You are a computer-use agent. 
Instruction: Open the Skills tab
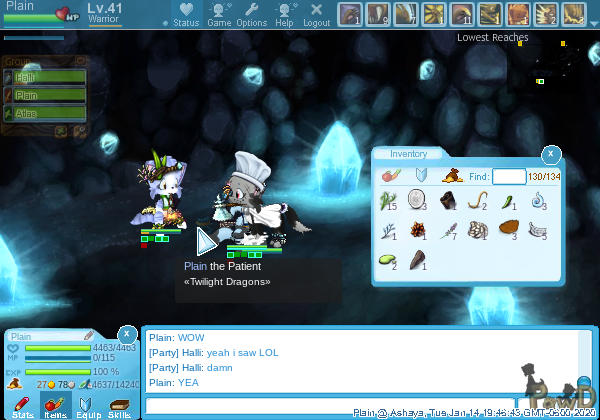[x=119, y=405]
